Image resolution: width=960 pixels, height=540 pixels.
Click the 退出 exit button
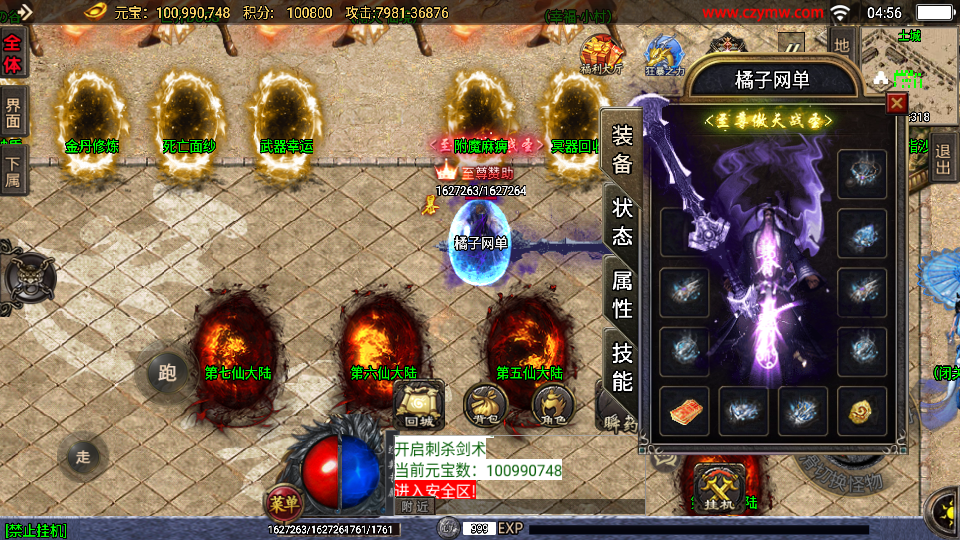pos(943,160)
